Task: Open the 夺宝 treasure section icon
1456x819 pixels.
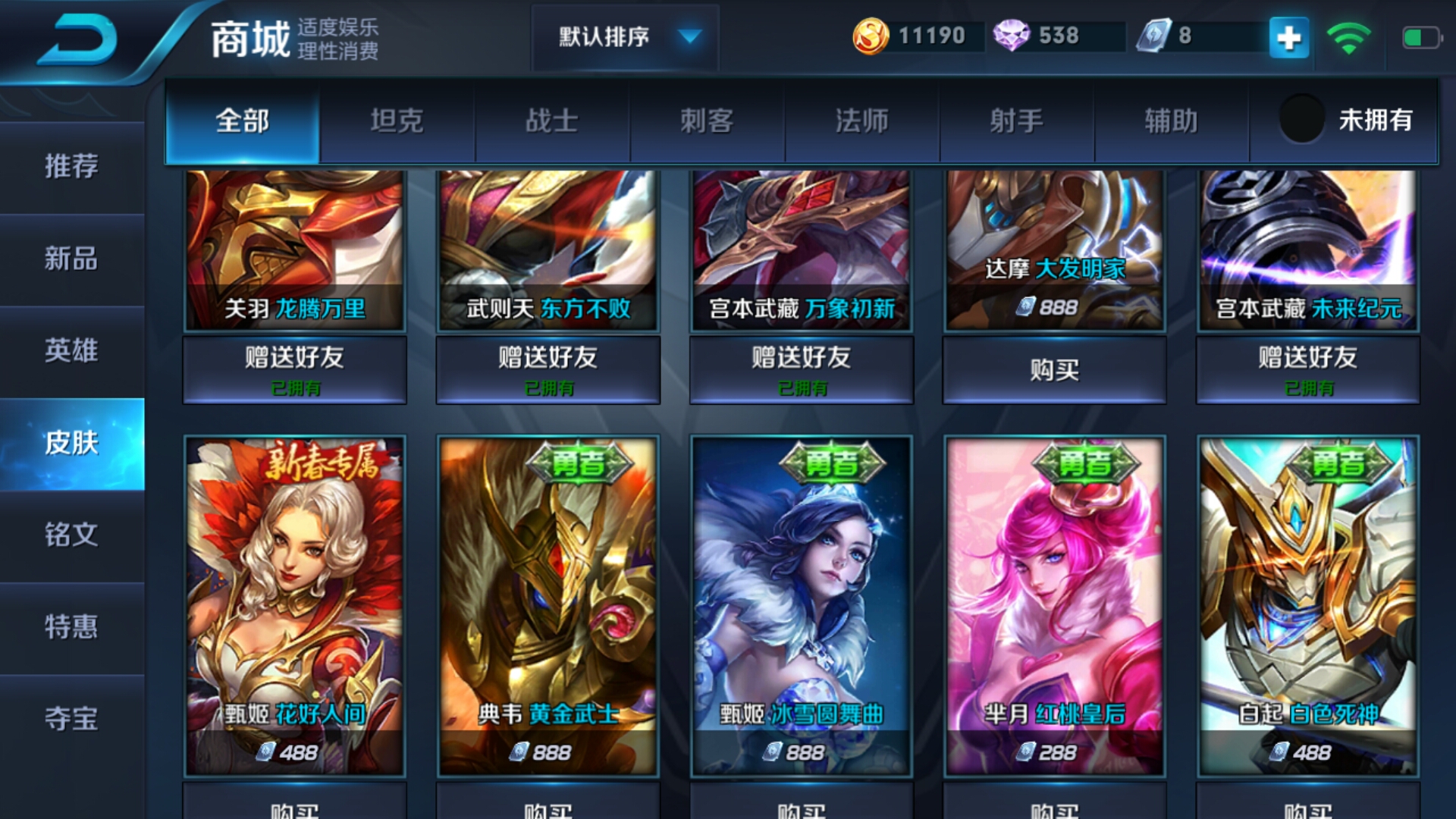Action: pos(72,720)
